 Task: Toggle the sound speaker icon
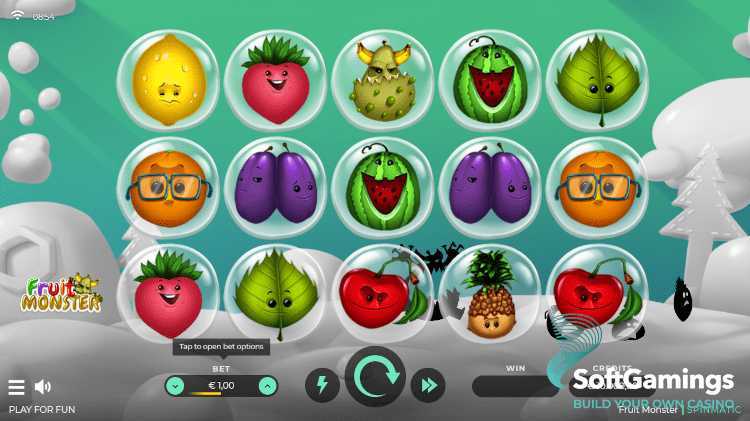[x=43, y=387]
